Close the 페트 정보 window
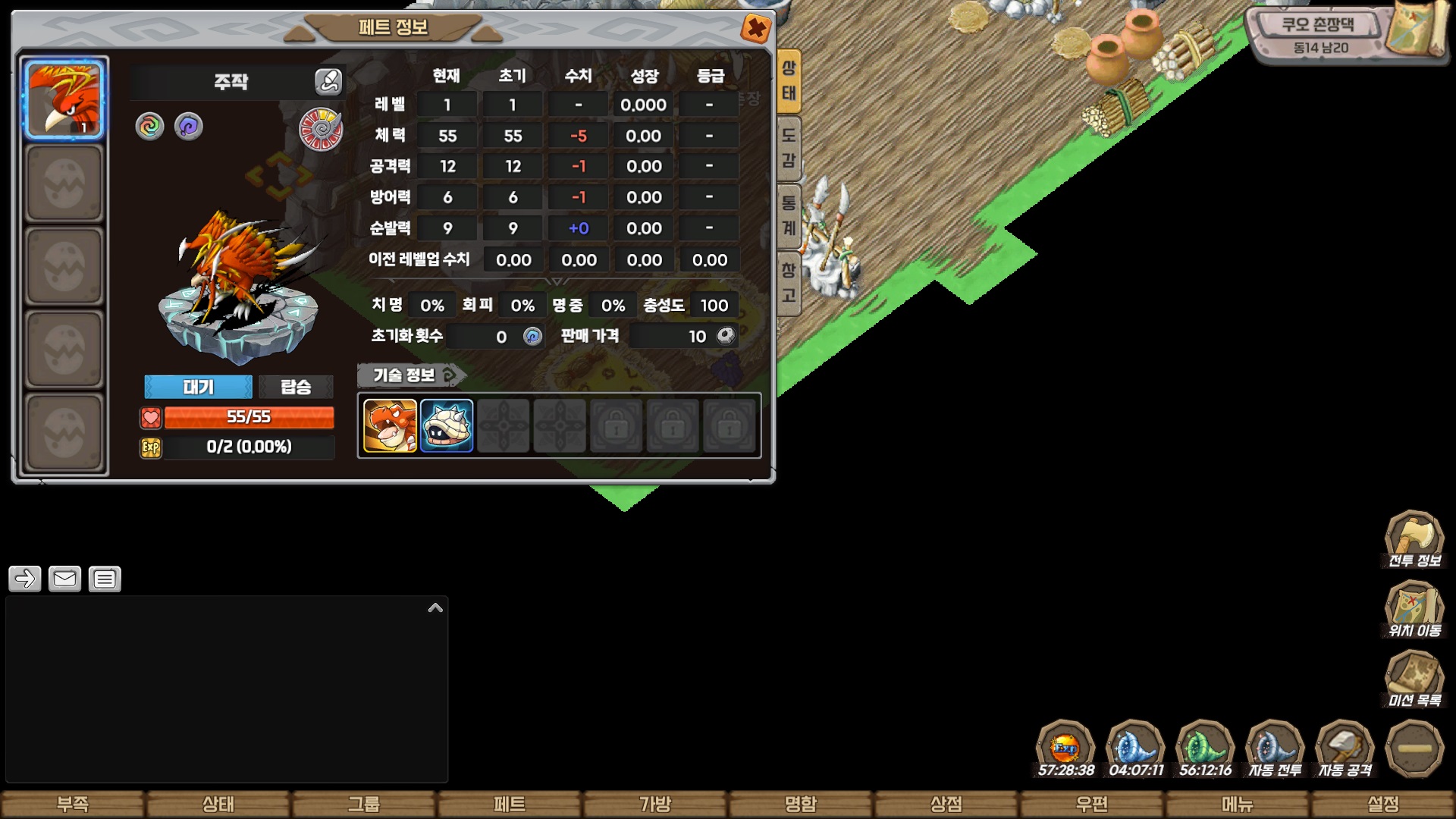Viewport: 1456px width, 819px height. pos(755,30)
